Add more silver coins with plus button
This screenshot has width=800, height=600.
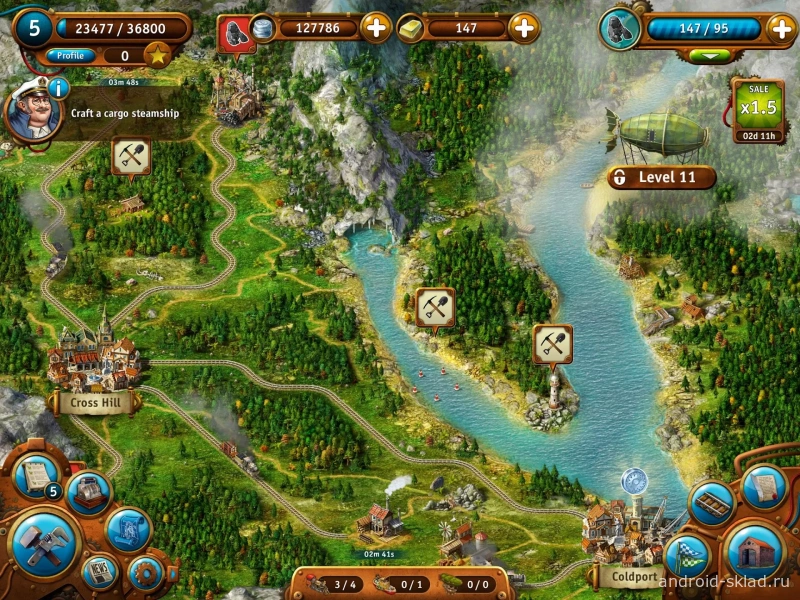pos(376,28)
